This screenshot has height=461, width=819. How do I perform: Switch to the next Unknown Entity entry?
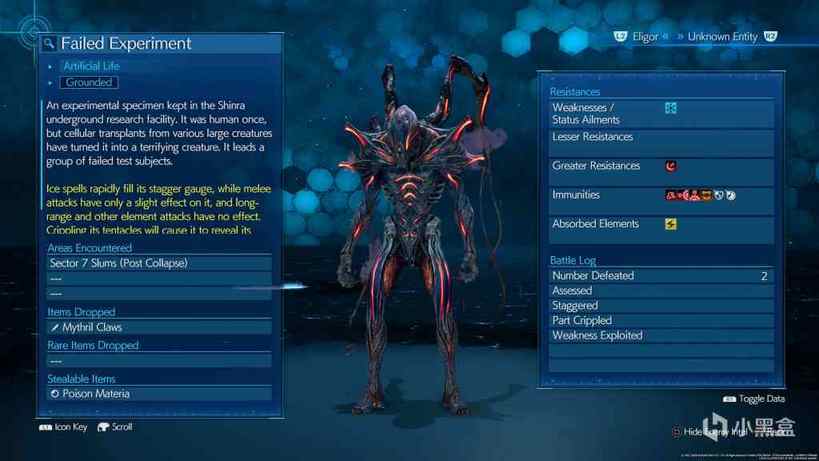(x=725, y=37)
